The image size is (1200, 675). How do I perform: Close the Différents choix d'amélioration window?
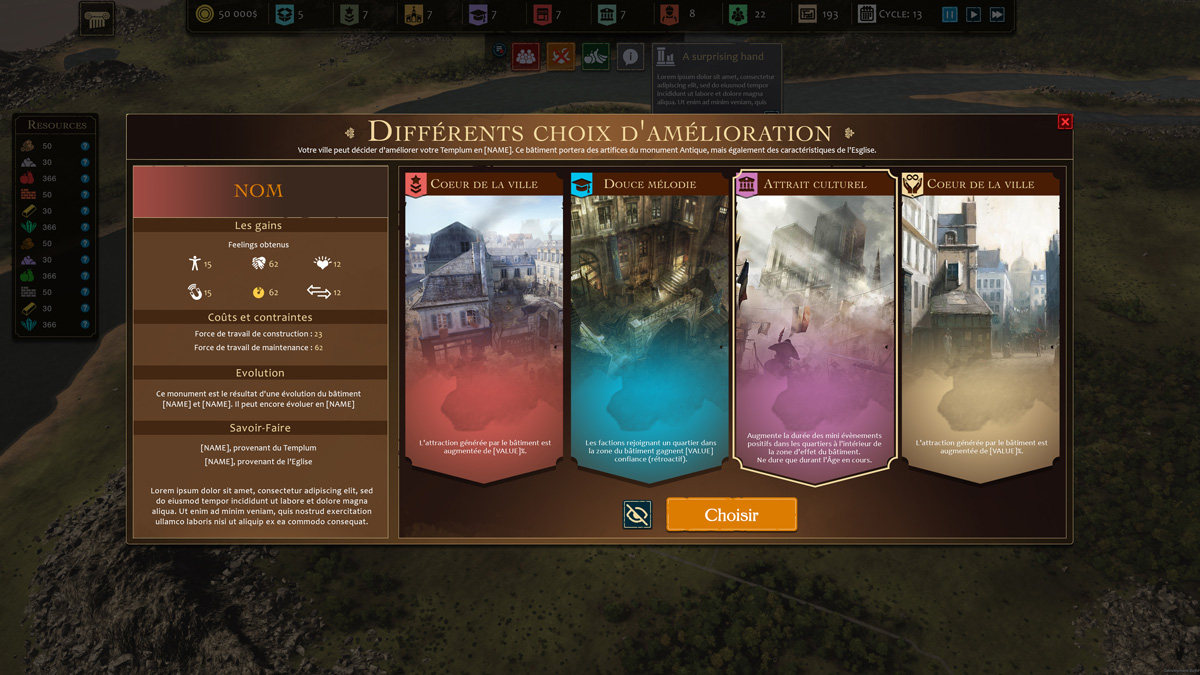click(x=1065, y=122)
